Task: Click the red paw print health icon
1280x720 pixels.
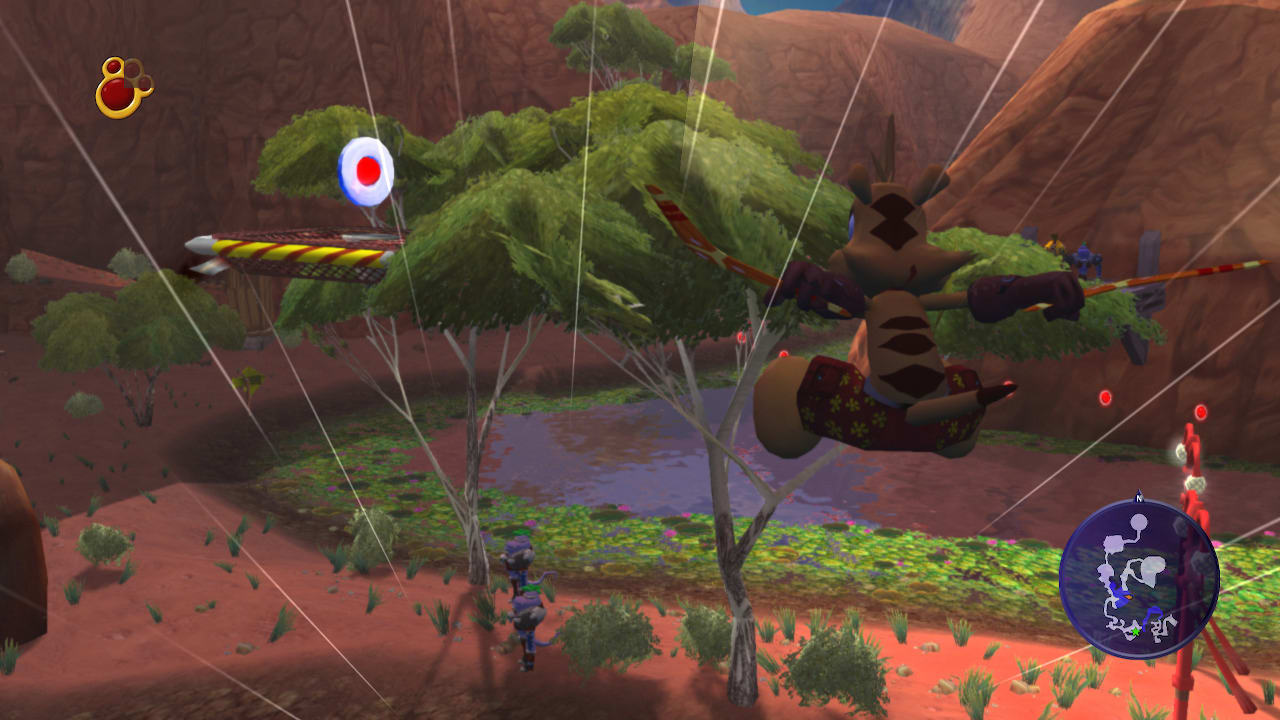Action: [x=120, y=85]
